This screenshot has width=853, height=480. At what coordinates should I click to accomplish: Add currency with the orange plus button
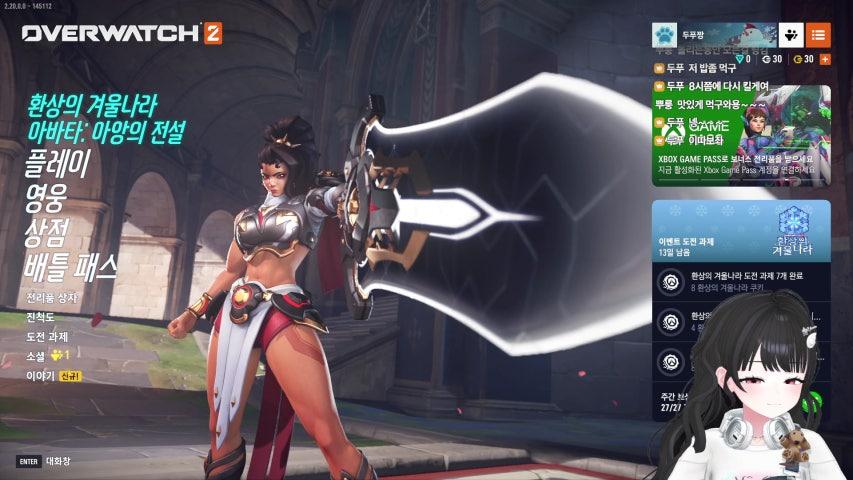825,59
